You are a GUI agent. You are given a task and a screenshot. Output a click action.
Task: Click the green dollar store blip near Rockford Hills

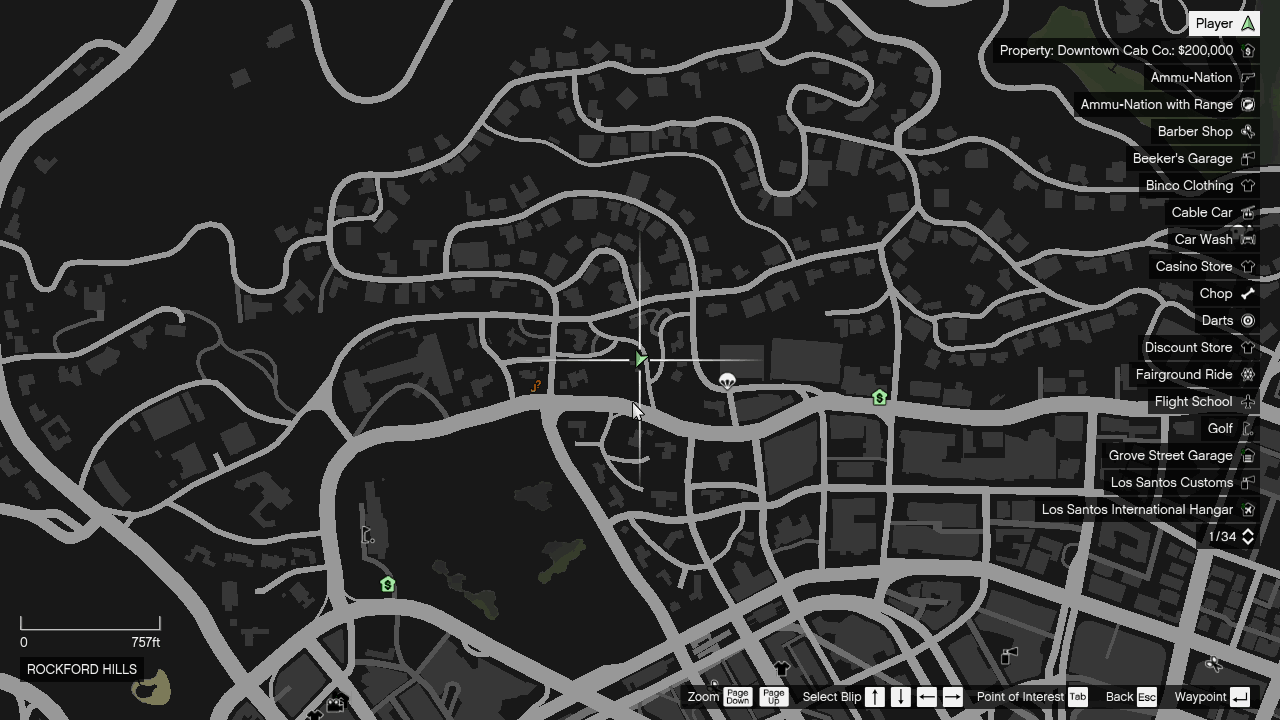pos(387,584)
